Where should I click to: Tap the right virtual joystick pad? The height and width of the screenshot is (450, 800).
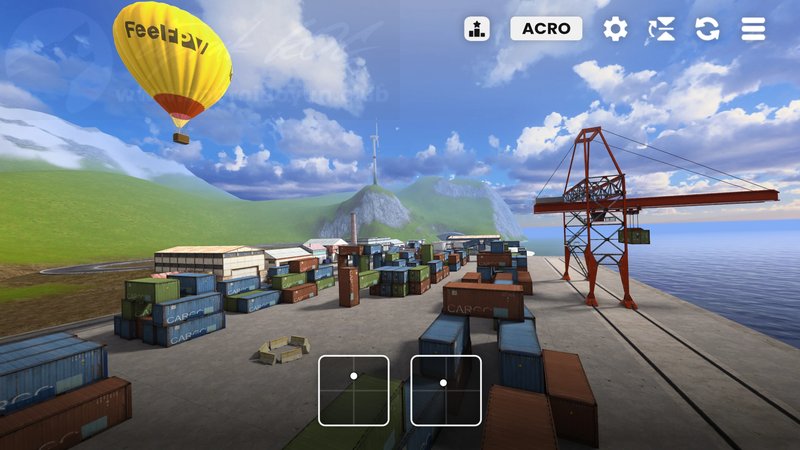446,390
